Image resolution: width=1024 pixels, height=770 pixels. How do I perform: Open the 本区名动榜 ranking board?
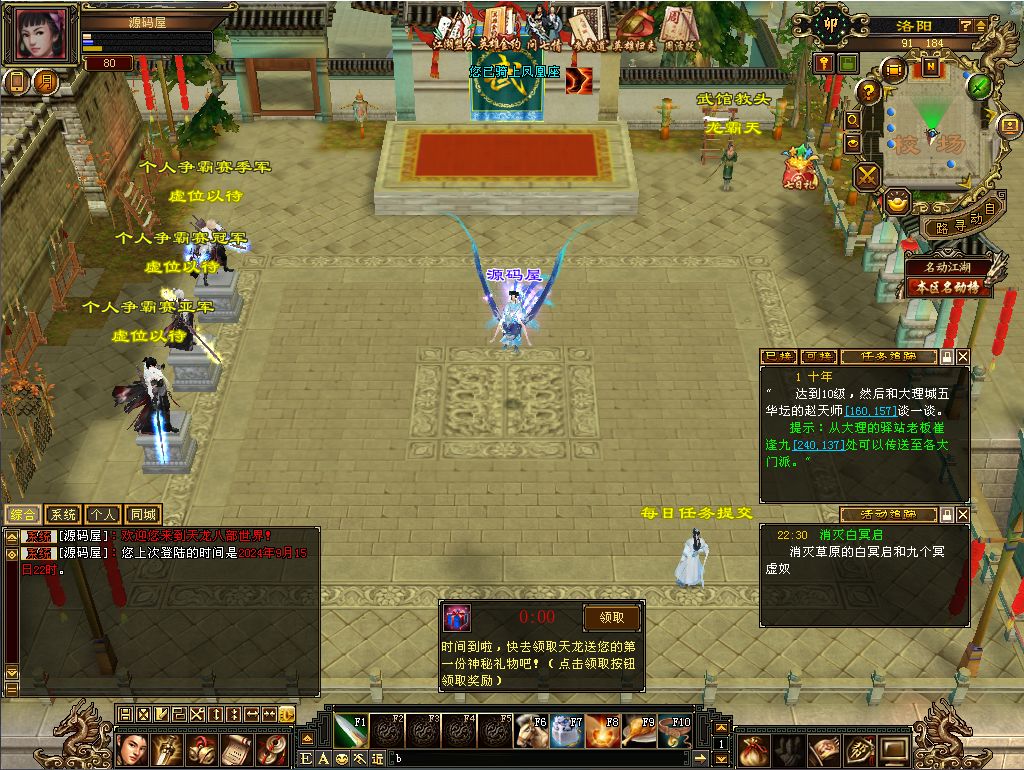950,287
